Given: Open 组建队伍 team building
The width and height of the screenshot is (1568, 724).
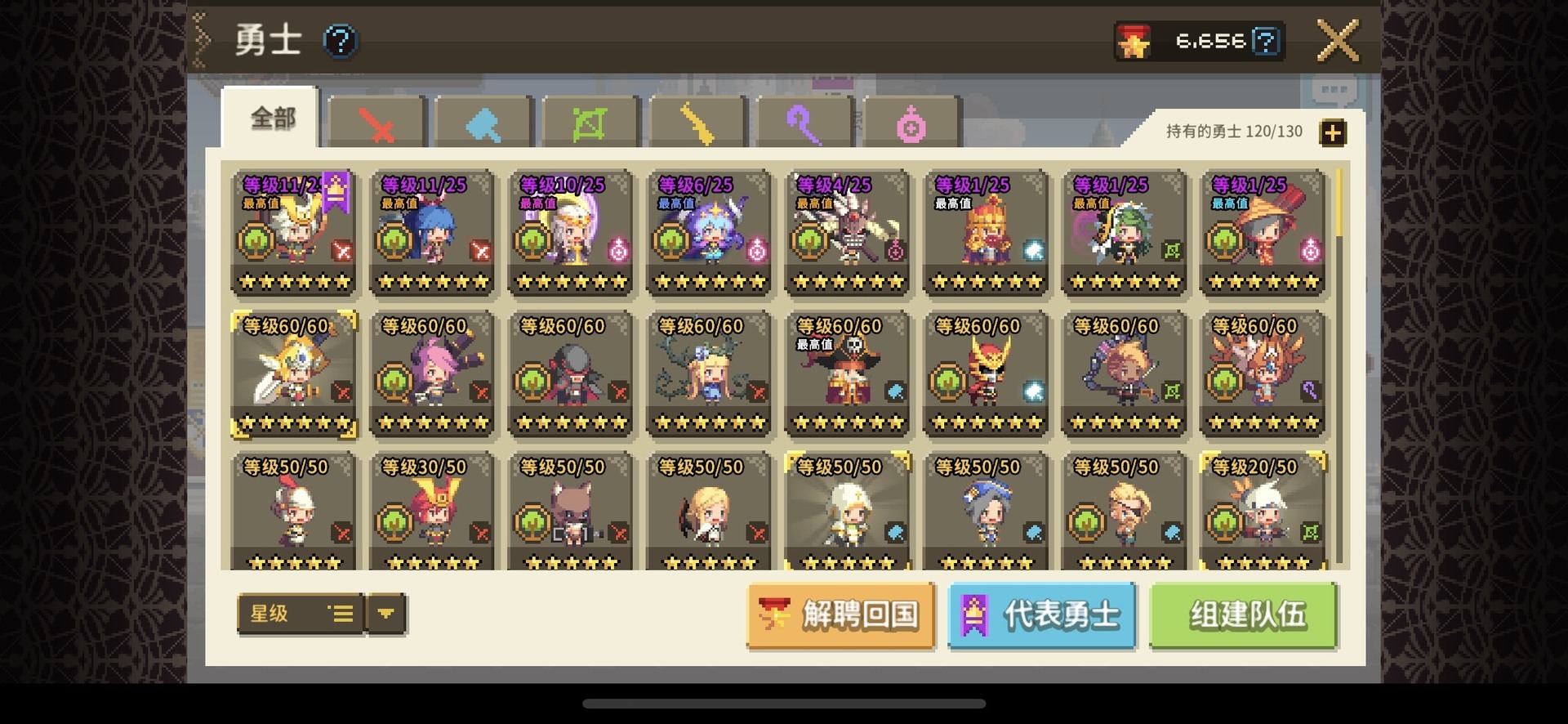Looking at the screenshot, I should (1244, 615).
